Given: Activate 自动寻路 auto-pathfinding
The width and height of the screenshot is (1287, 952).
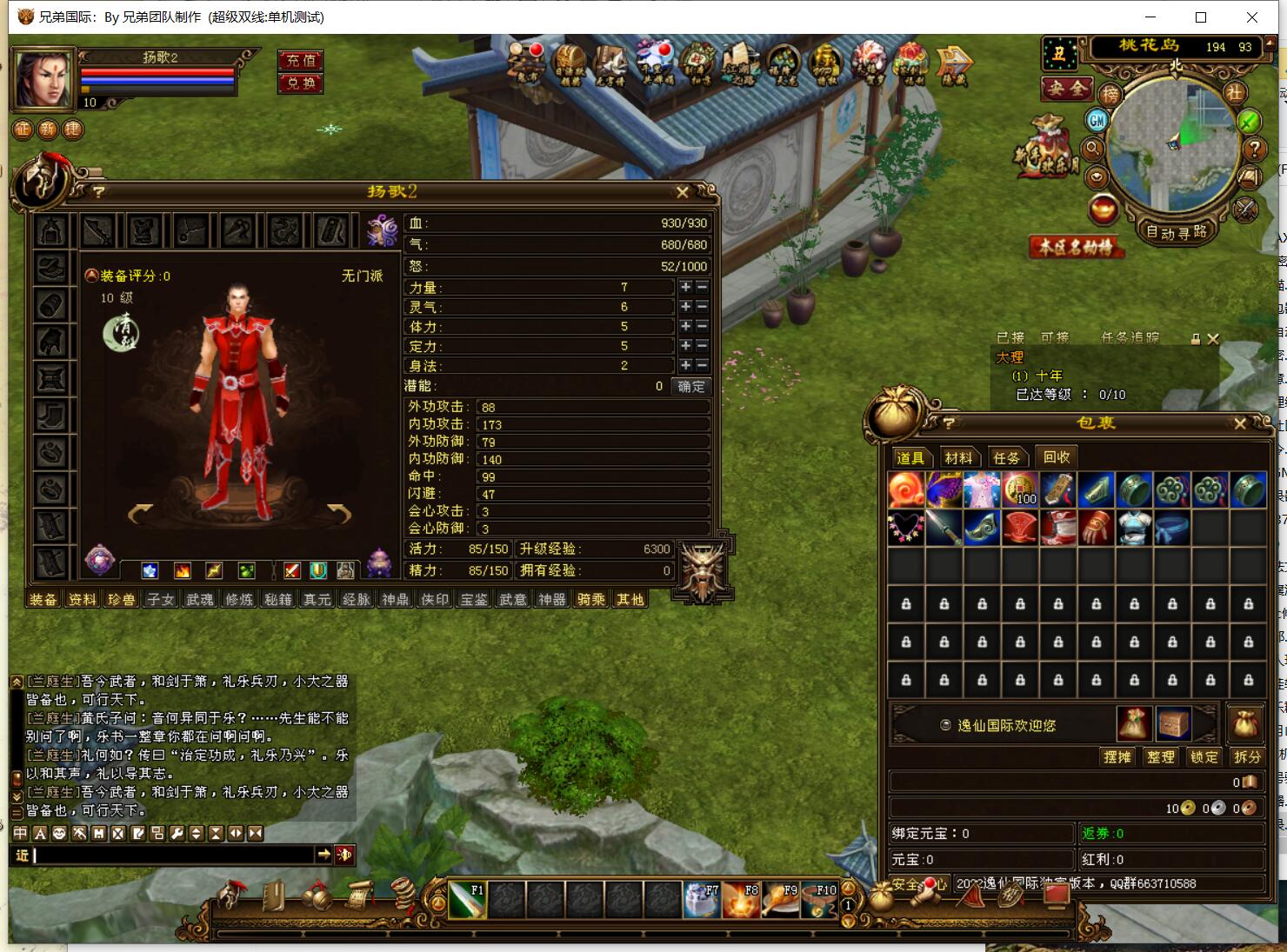Looking at the screenshot, I should tap(1177, 232).
